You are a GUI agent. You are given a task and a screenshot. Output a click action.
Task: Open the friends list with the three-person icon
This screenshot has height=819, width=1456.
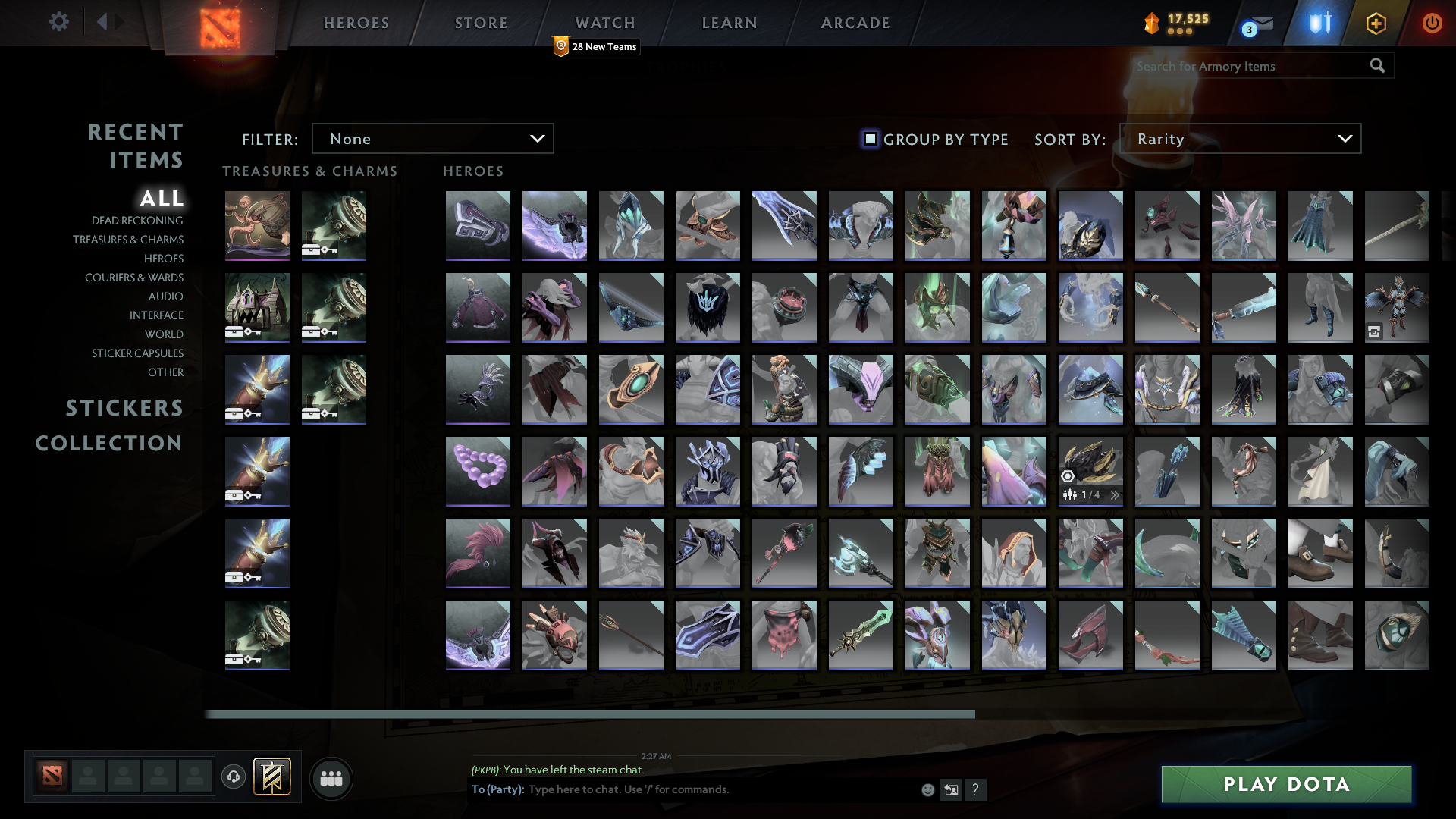(x=331, y=777)
